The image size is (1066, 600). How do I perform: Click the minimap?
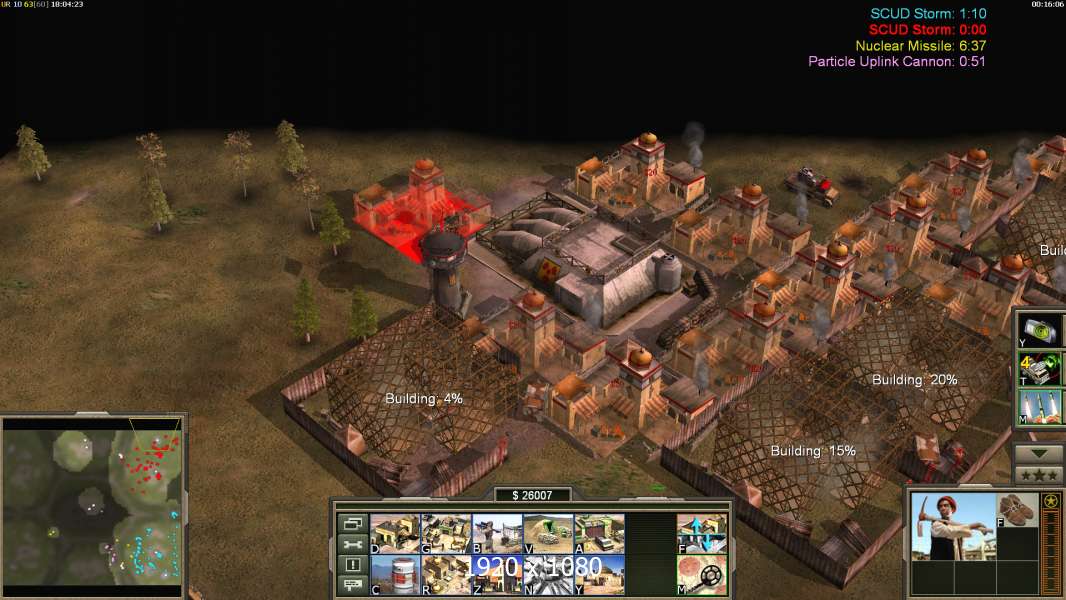(x=94, y=505)
